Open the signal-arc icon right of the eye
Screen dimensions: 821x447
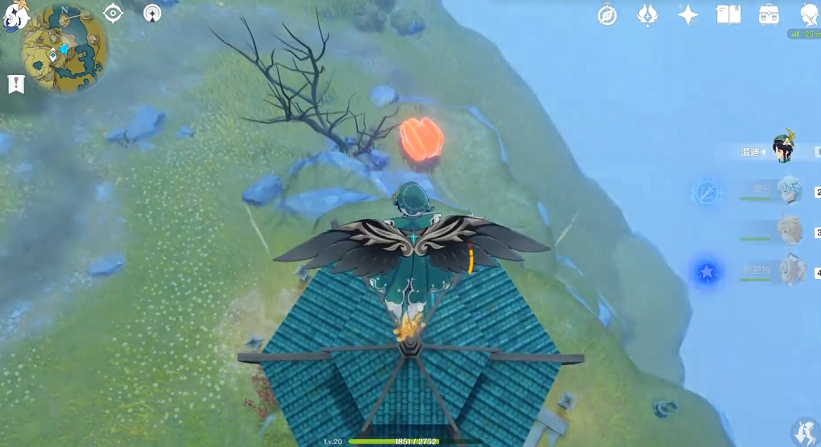[x=152, y=13]
